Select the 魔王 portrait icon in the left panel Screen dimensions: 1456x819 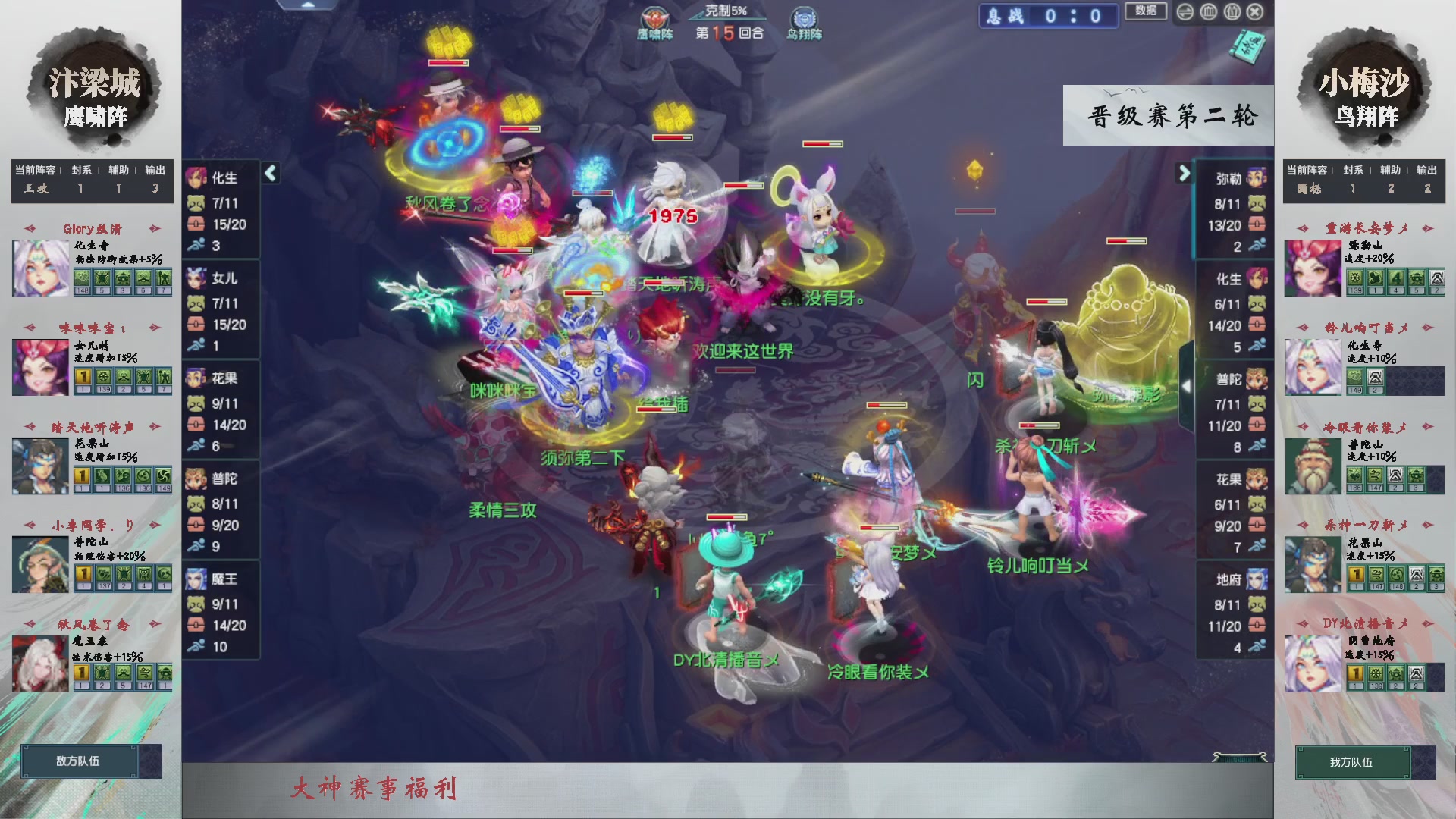[196, 578]
